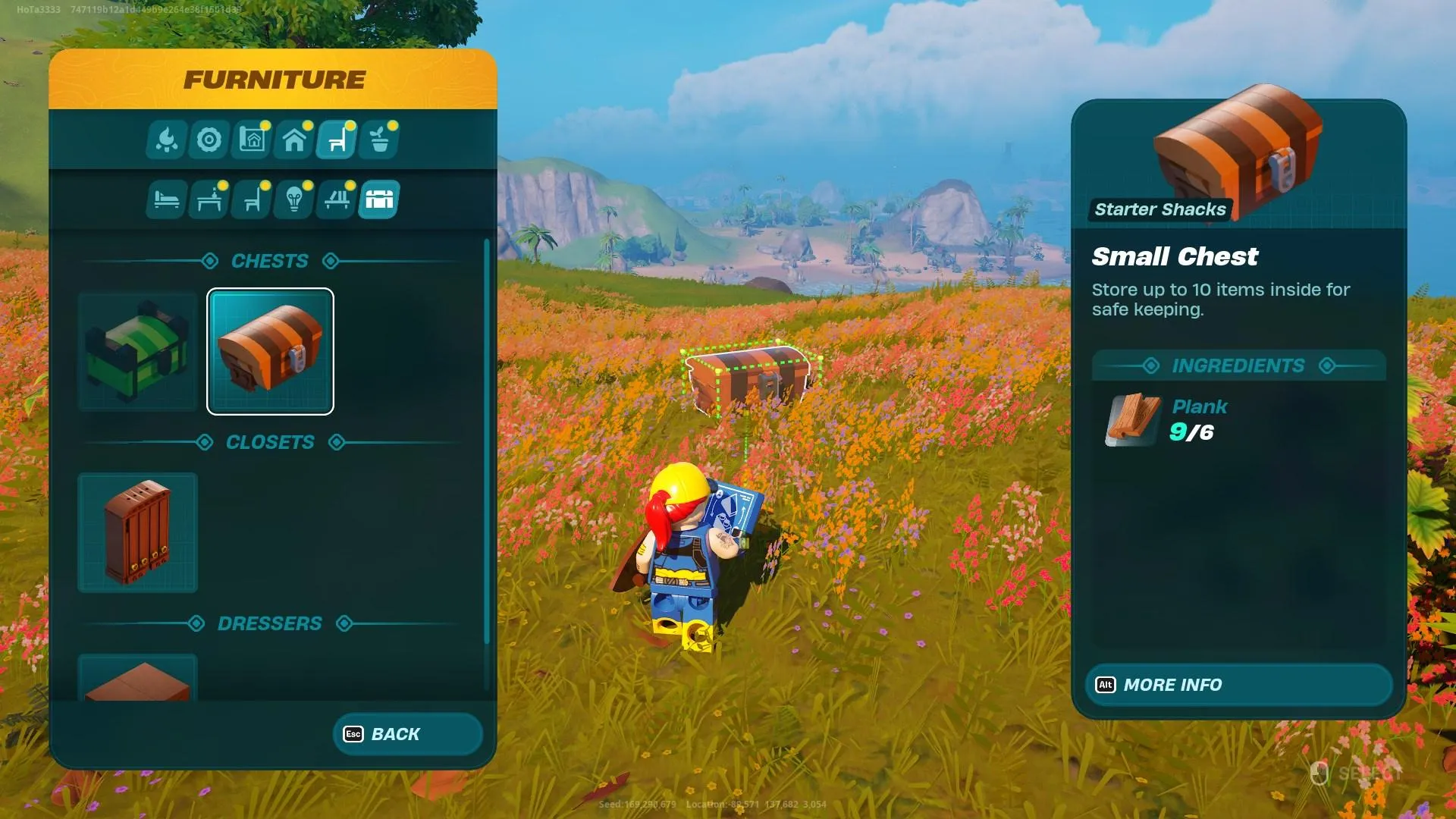The image size is (1456, 819).
Task: Switch to the house building category
Action: 294,140
